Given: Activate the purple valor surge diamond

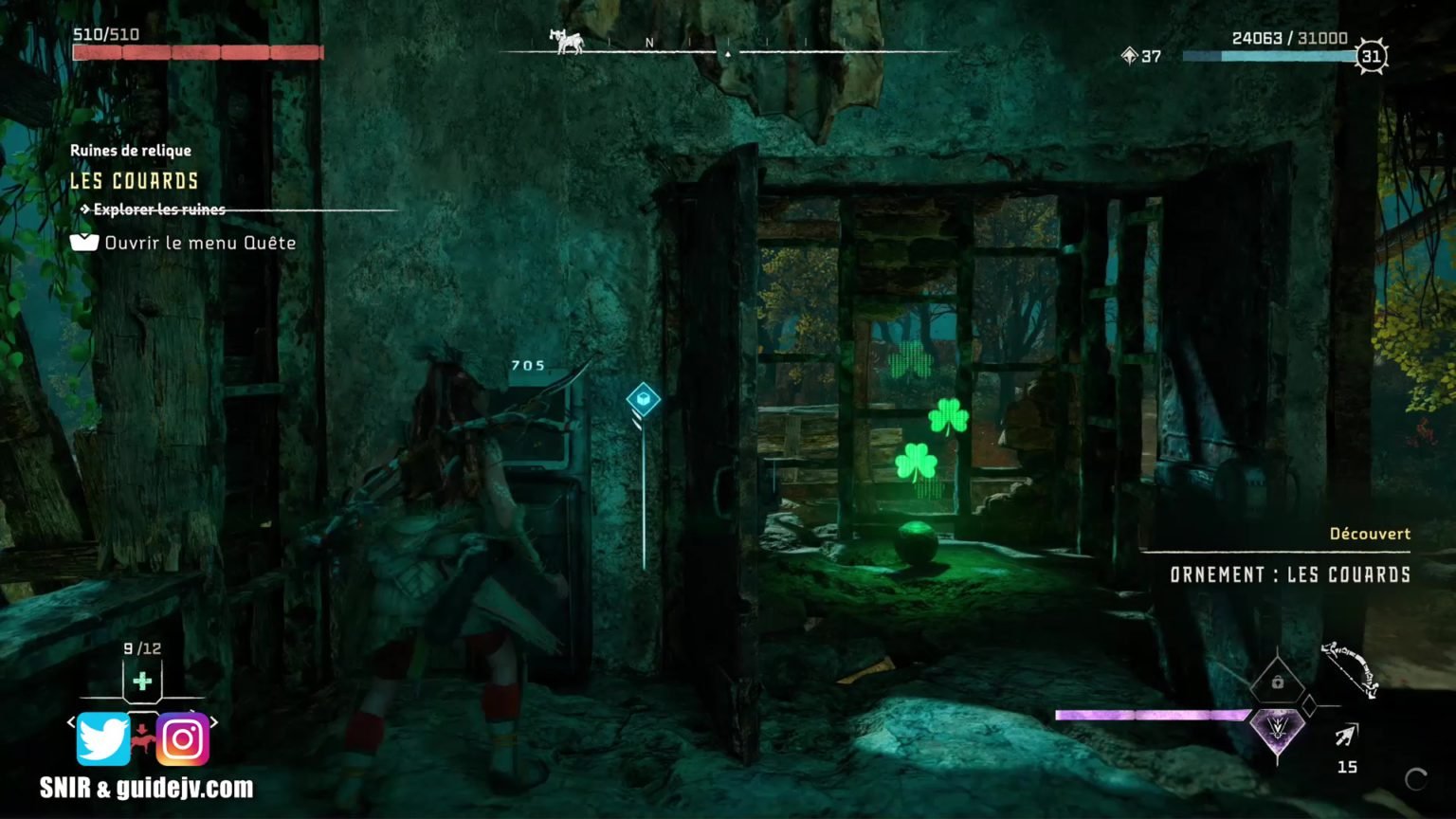Looking at the screenshot, I should [1276, 730].
